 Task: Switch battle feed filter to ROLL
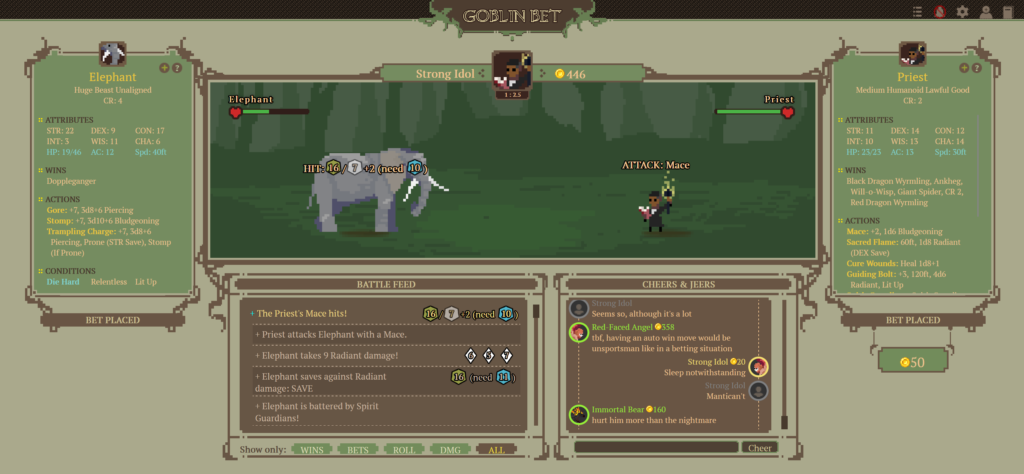pyautogui.click(x=404, y=450)
